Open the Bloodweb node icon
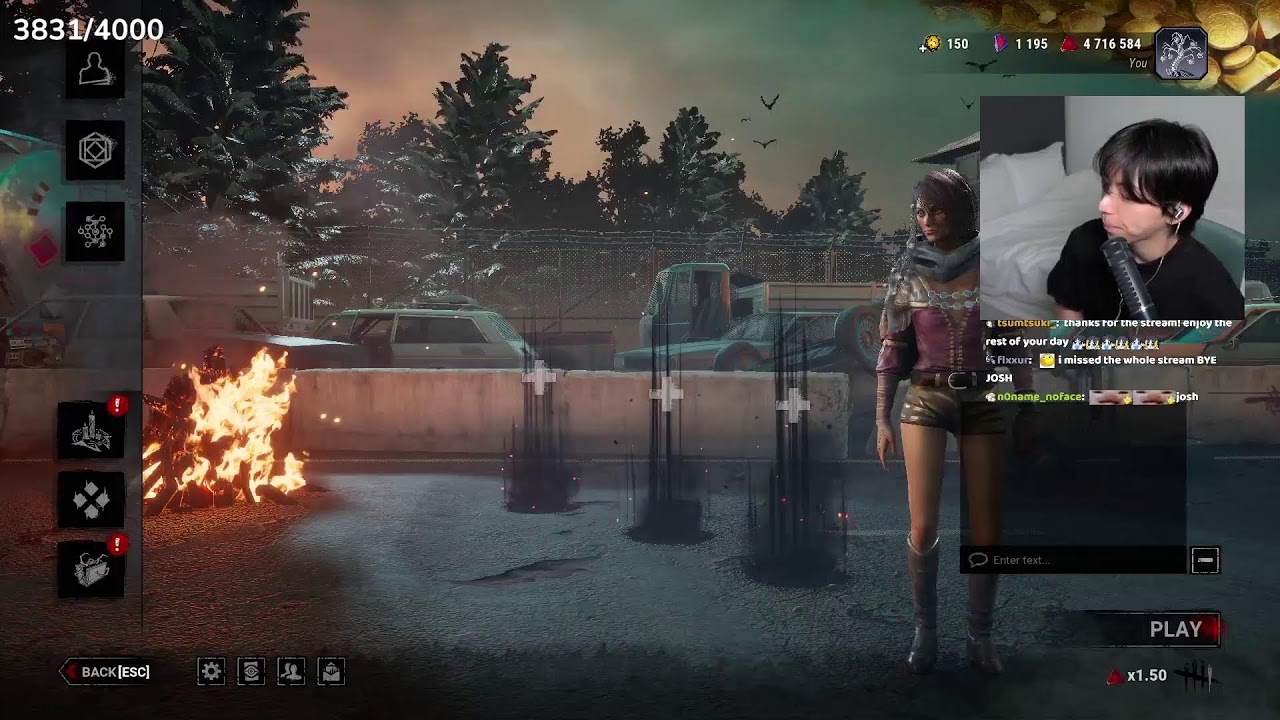Screen dimensions: 1280x720 tap(95, 232)
